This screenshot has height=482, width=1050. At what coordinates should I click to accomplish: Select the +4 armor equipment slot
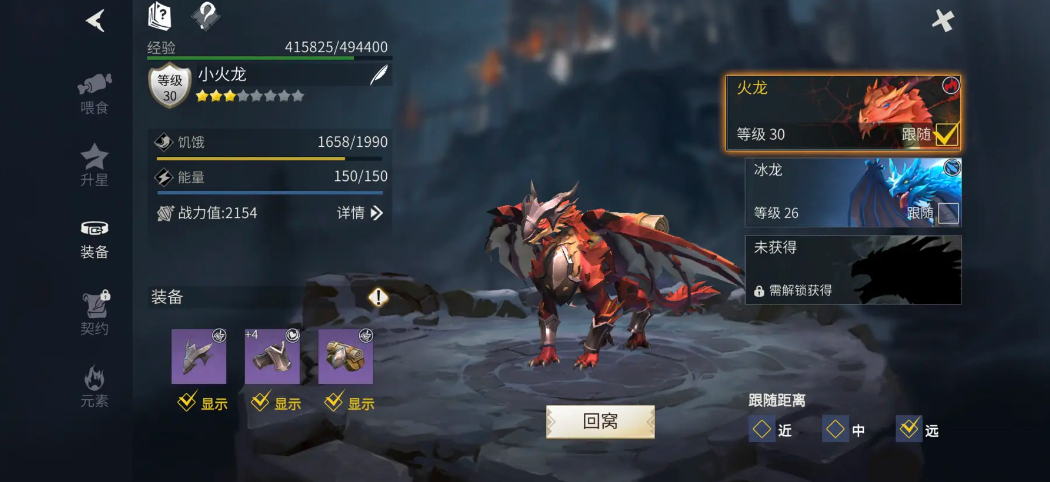(272, 356)
